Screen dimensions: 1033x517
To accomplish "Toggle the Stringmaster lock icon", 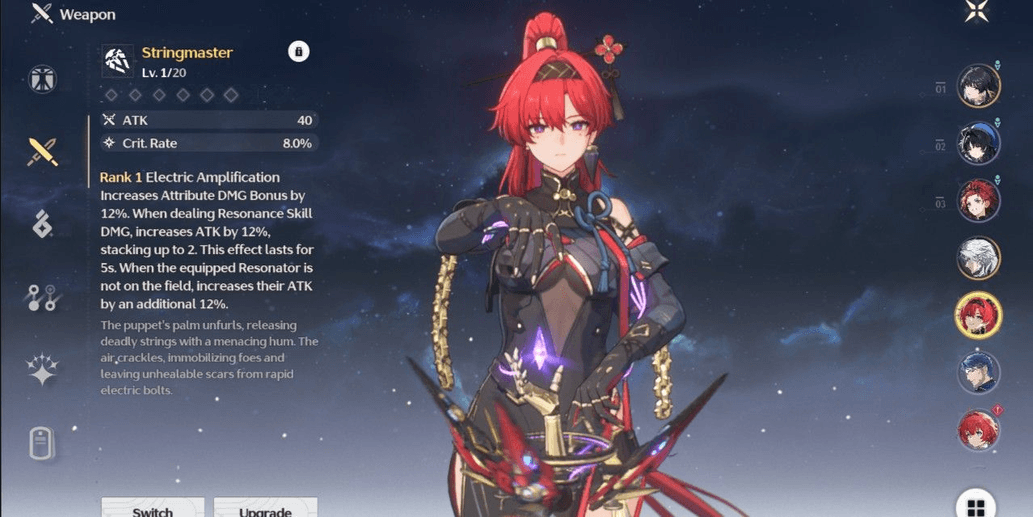I will [298, 52].
